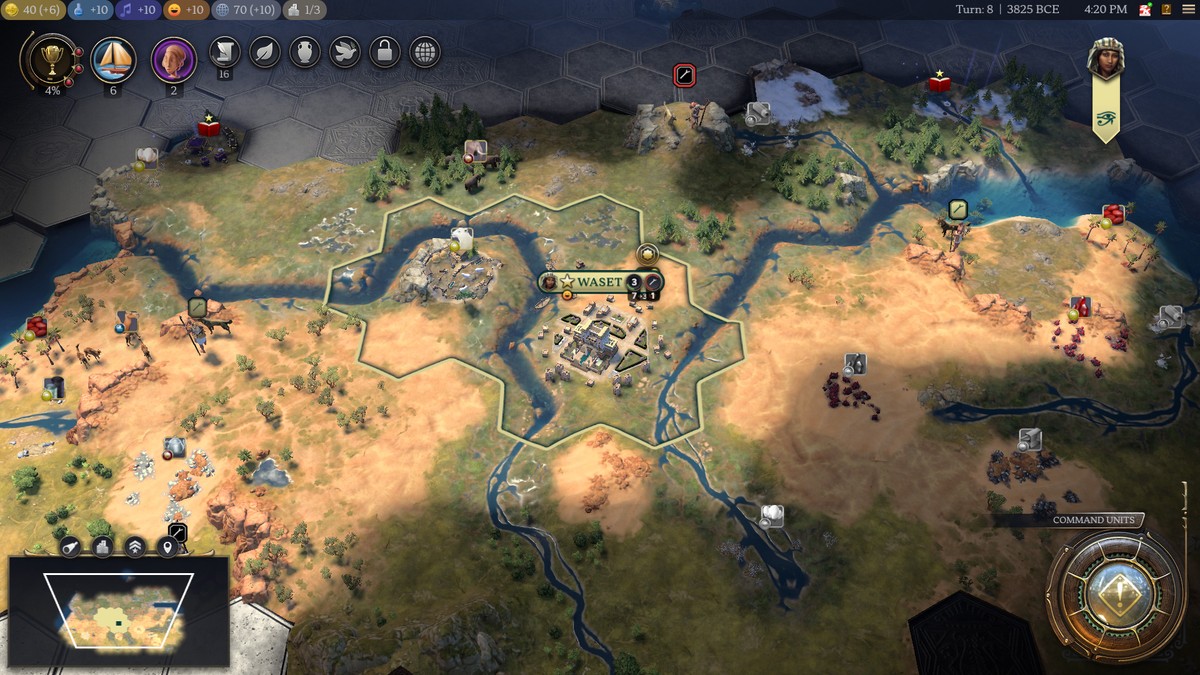Open the purple clay head tech icon

tap(173, 60)
